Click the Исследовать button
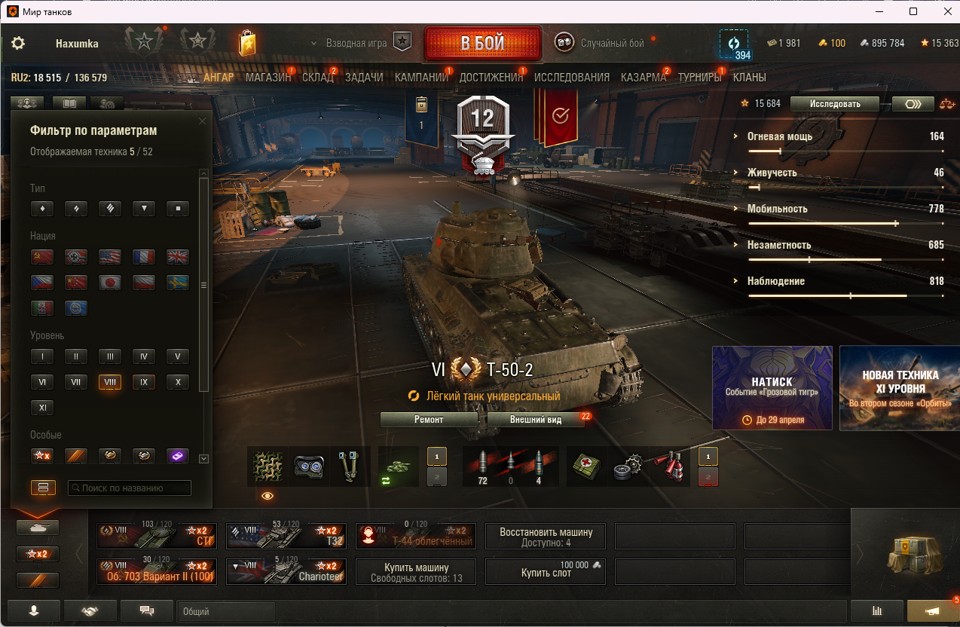 click(834, 103)
